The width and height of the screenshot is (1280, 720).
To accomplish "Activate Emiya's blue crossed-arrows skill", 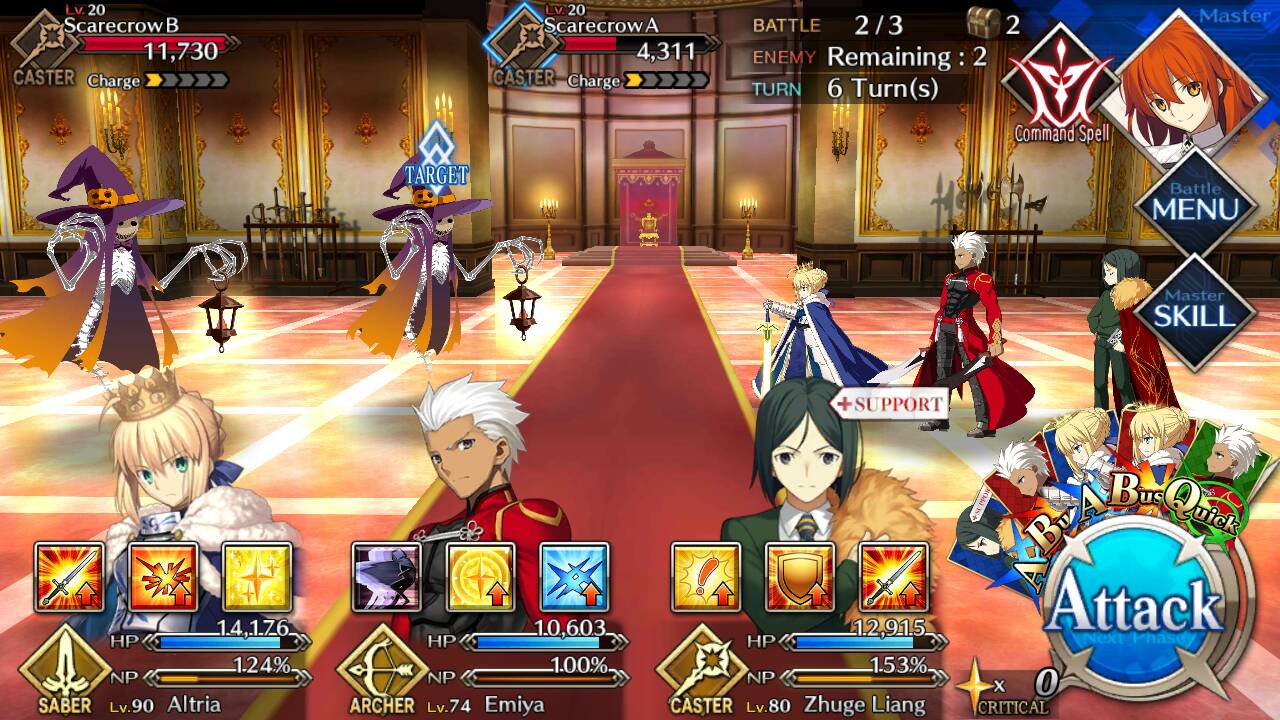I will coord(574,577).
